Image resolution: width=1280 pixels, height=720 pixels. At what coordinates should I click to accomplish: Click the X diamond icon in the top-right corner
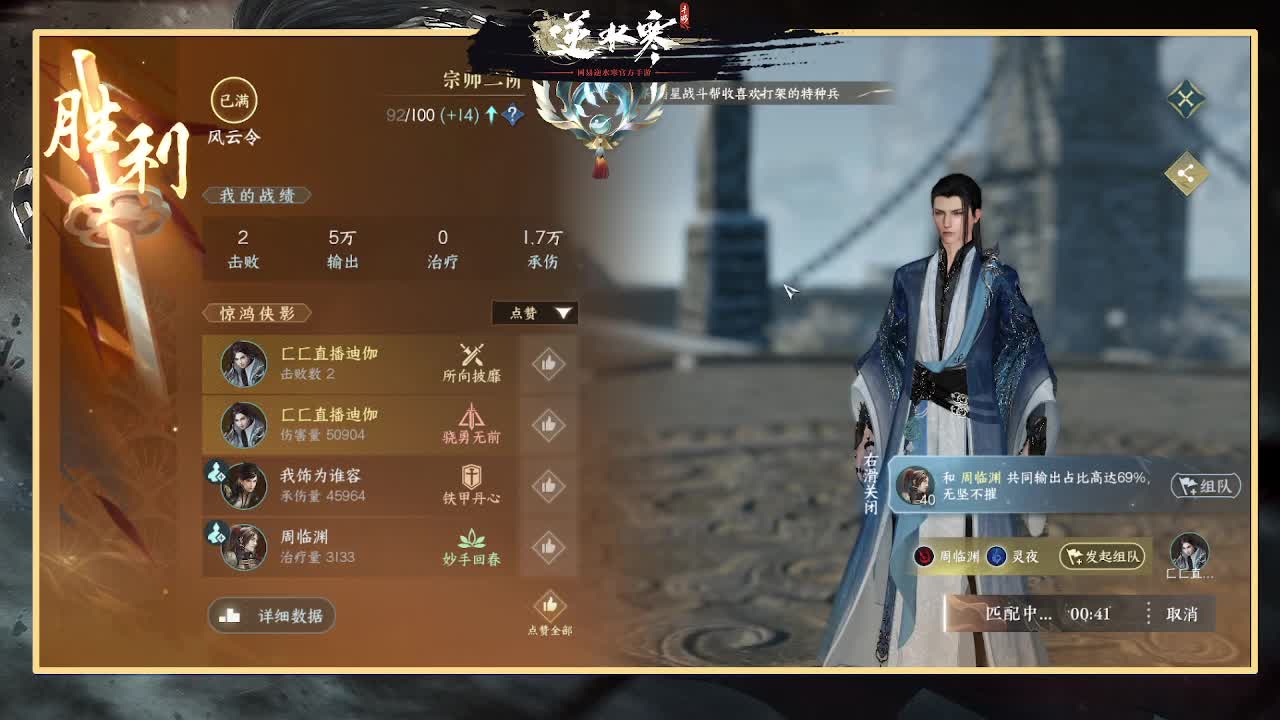pos(1185,100)
